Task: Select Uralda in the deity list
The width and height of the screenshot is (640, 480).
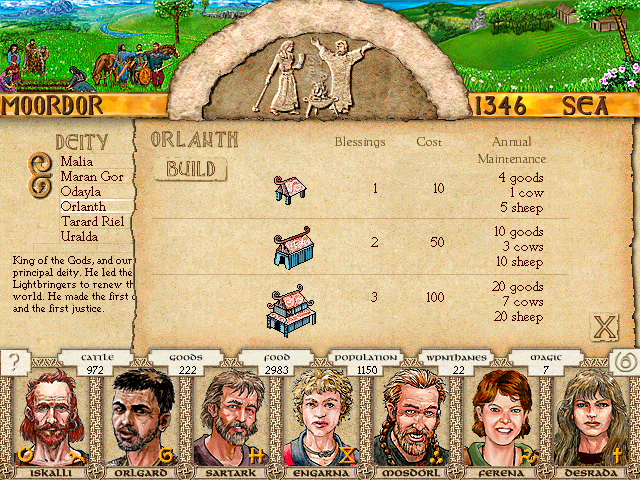Action: pos(80,236)
